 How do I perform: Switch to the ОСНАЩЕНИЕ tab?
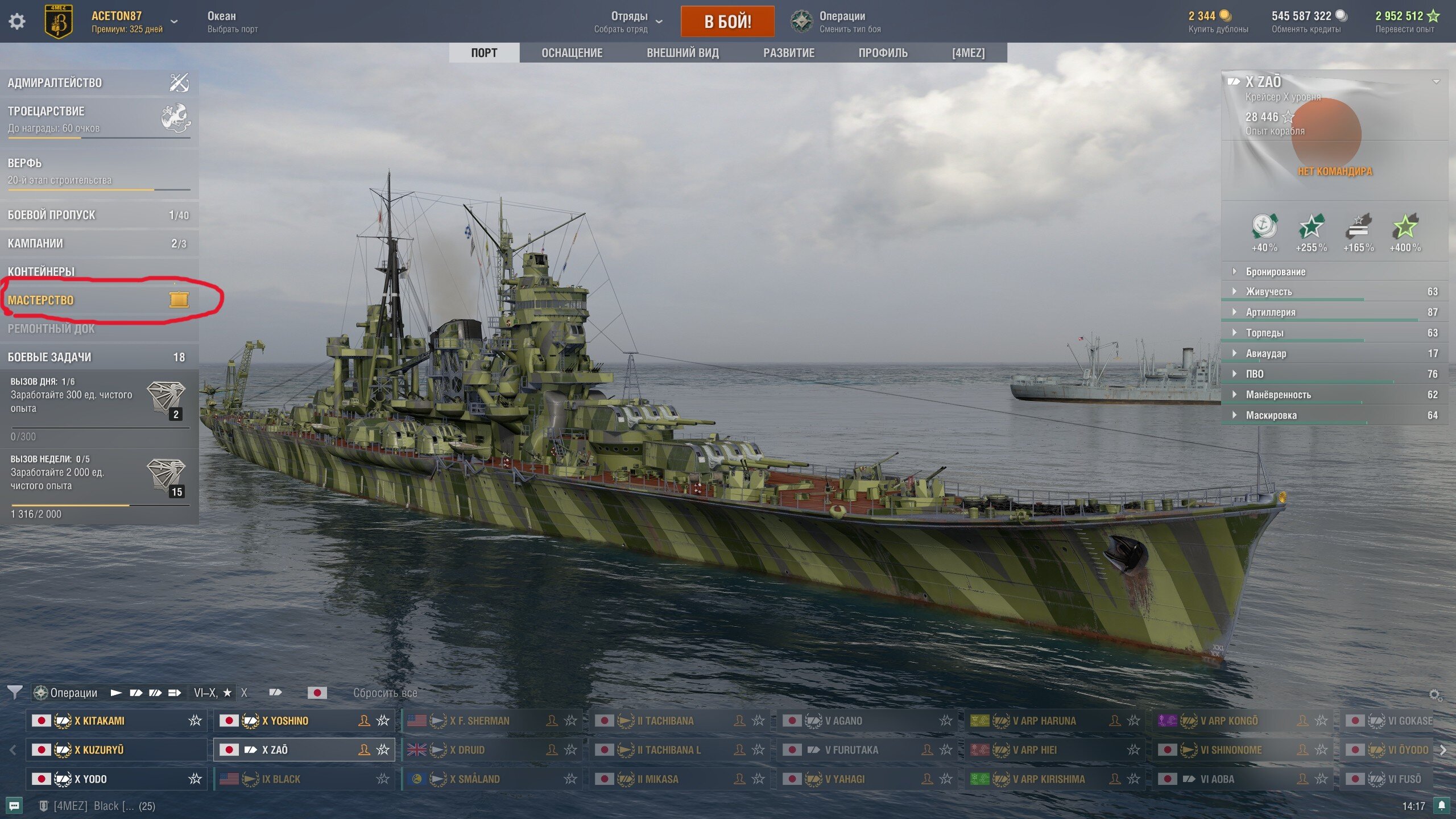coord(572,53)
